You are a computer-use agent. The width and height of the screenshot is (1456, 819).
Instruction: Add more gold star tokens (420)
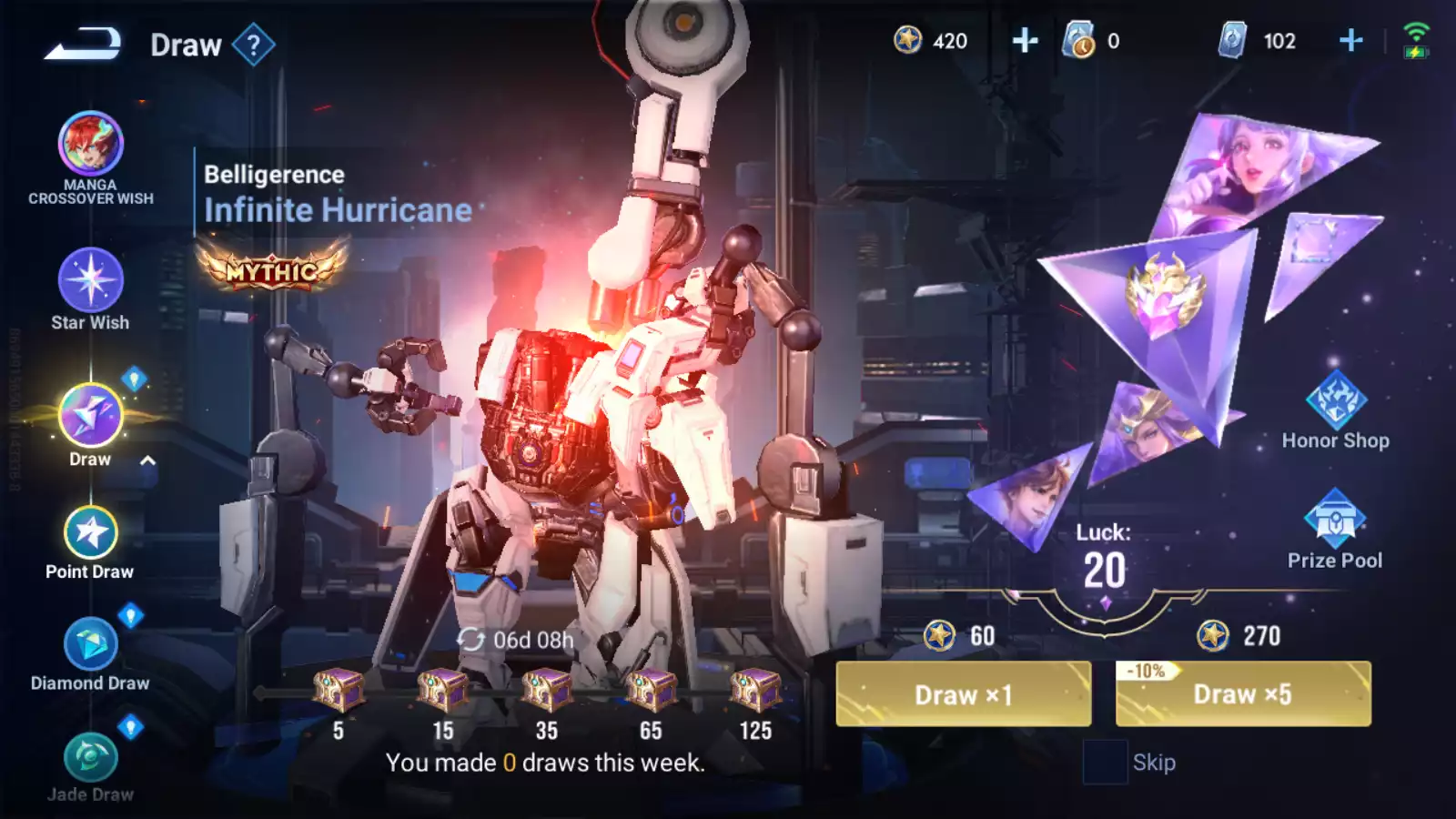point(1025,41)
